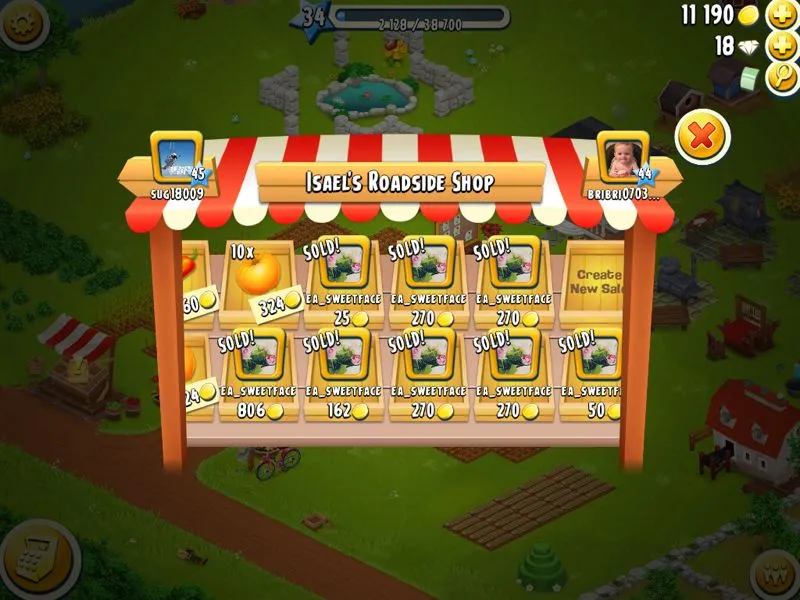Visit bribri0703's farm via the baby avatar
Image resolution: width=800 pixels, height=600 pixels.
(623, 157)
